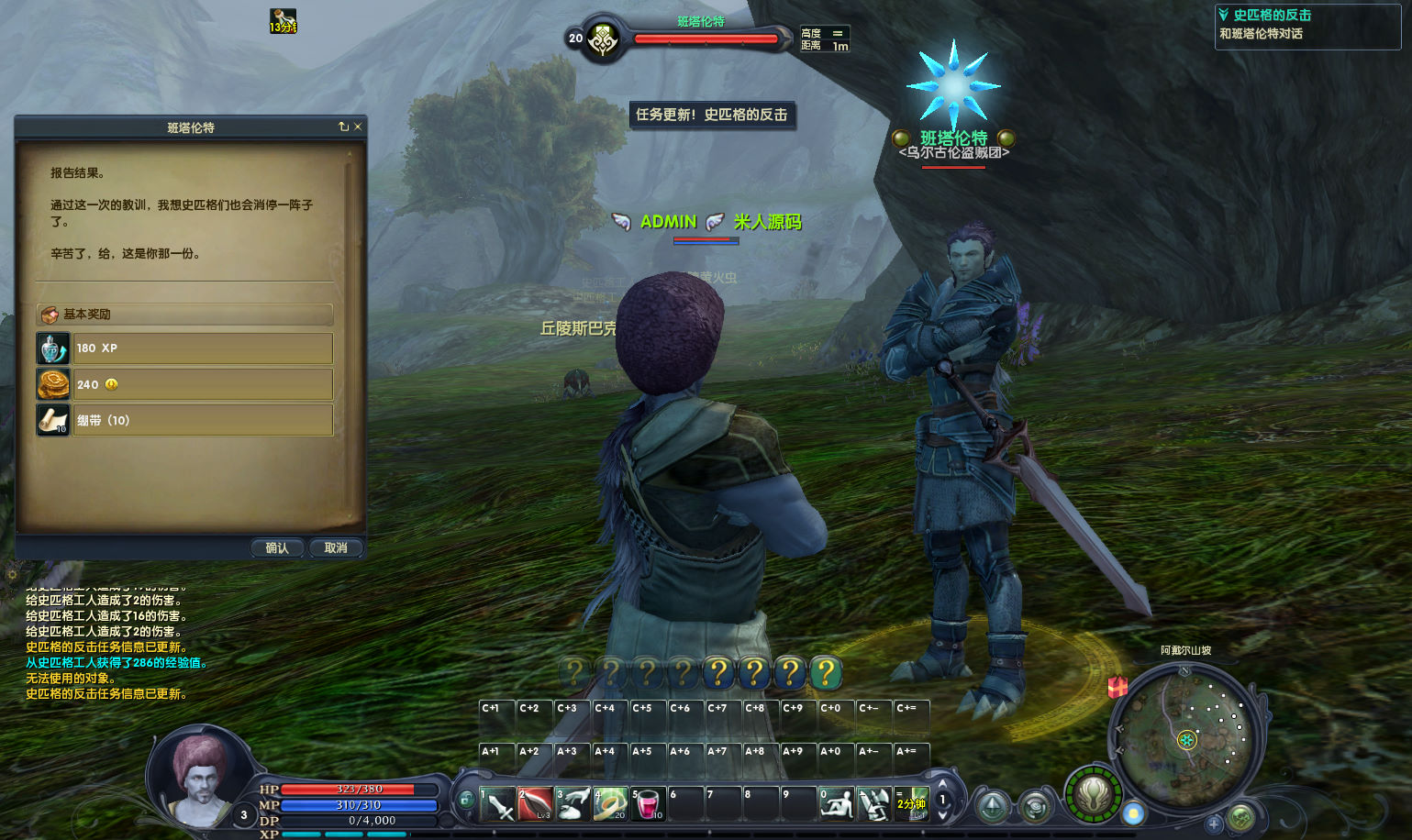Toggle the weapon swap axe icon
Image resolution: width=1412 pixels, height=840 pixels.
coord(873,804)
